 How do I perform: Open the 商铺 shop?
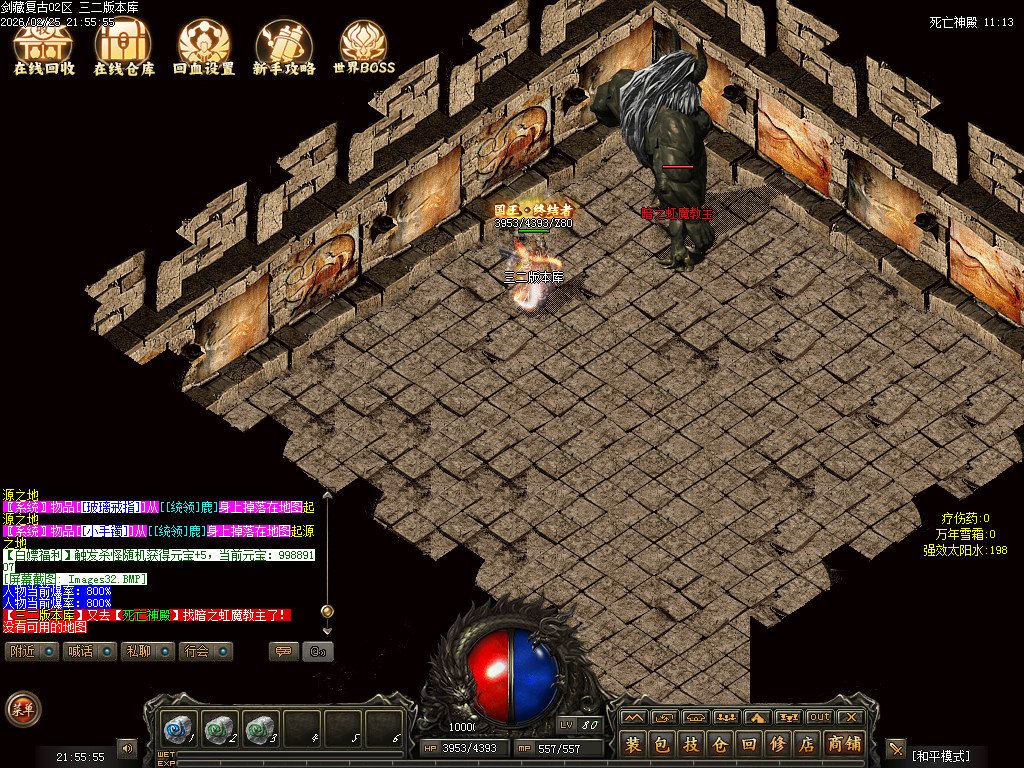click(x=844, y=744)
